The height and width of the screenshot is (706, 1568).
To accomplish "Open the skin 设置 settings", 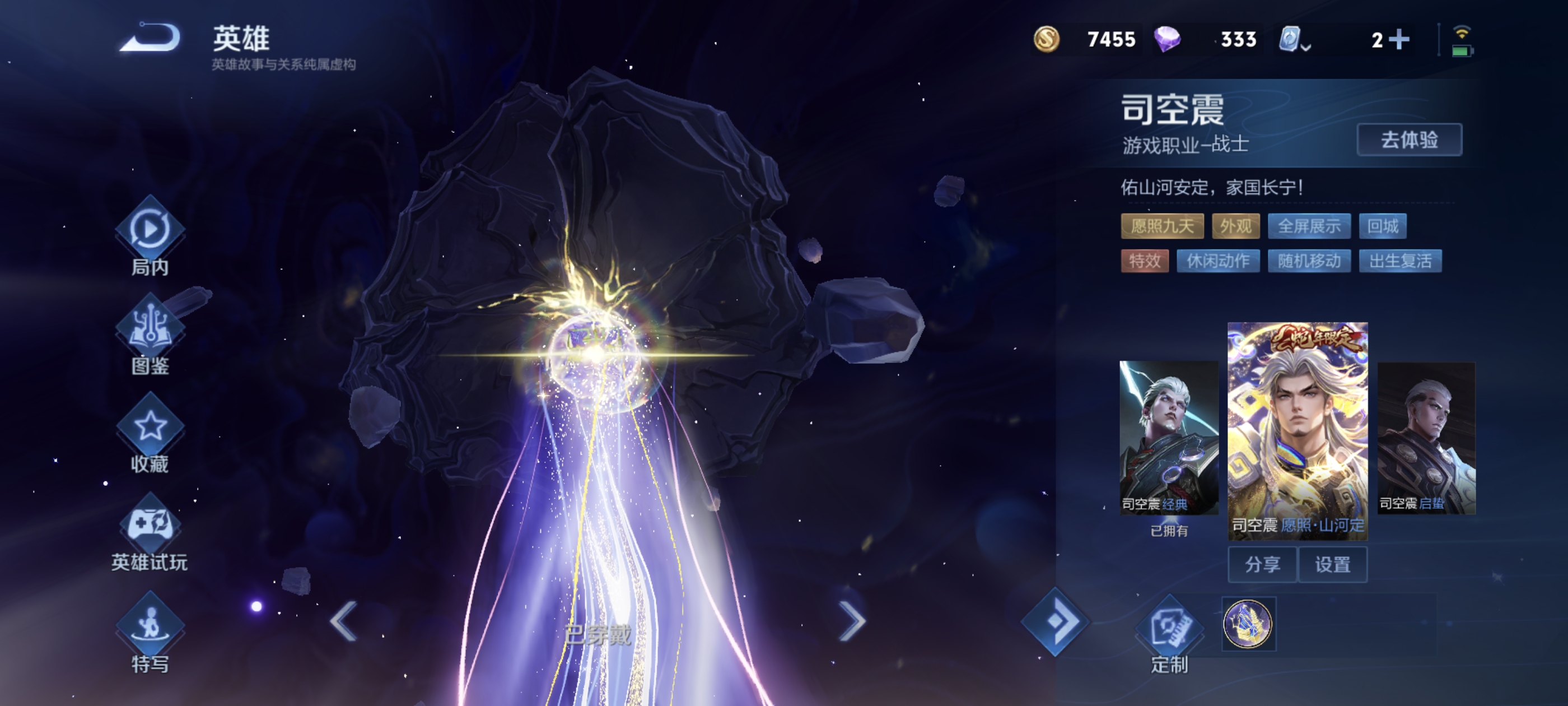I will 1332,565.
